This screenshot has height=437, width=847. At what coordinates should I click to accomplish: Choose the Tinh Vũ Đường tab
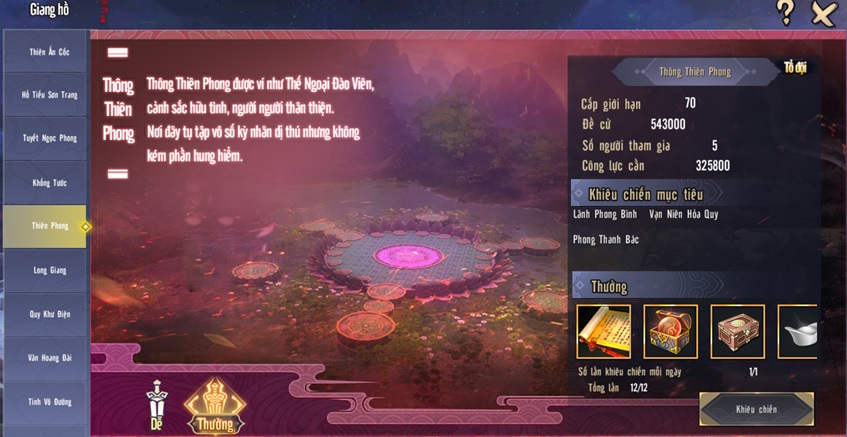(x=44, y=402)
